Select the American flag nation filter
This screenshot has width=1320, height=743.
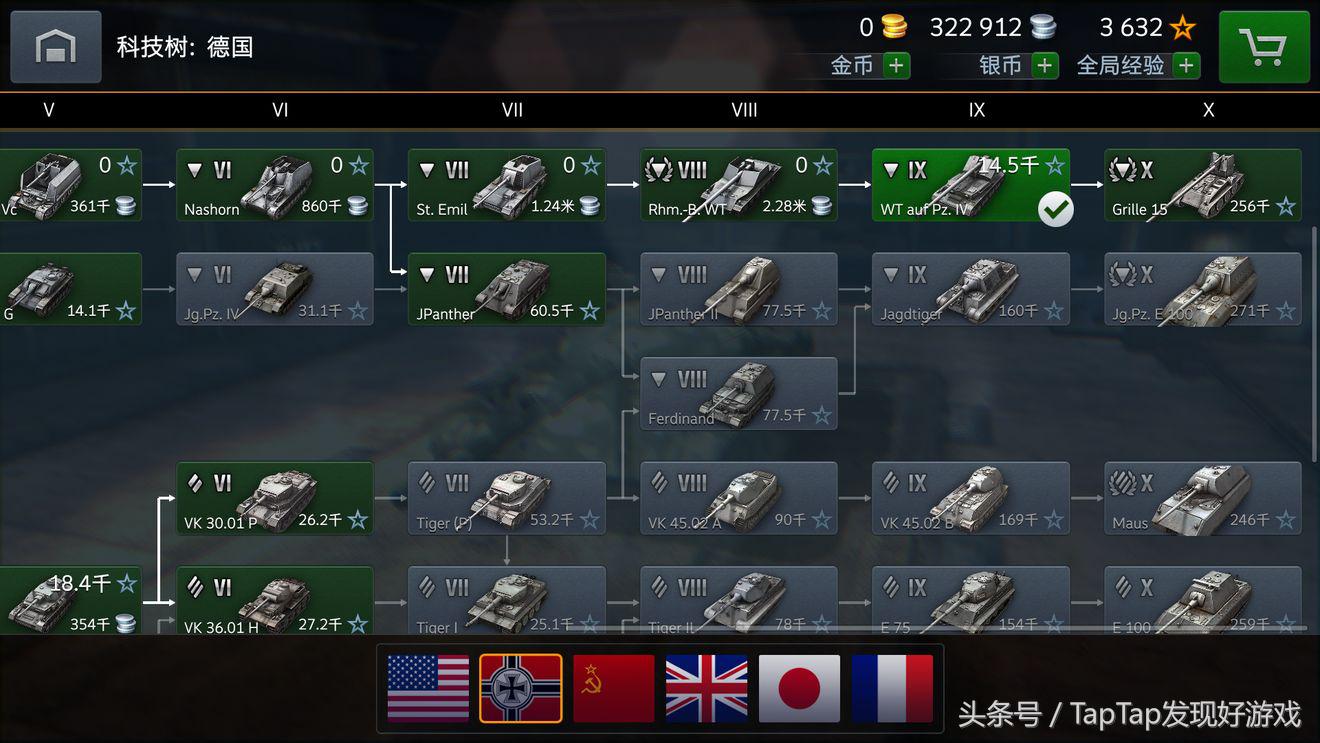[427, 689]
